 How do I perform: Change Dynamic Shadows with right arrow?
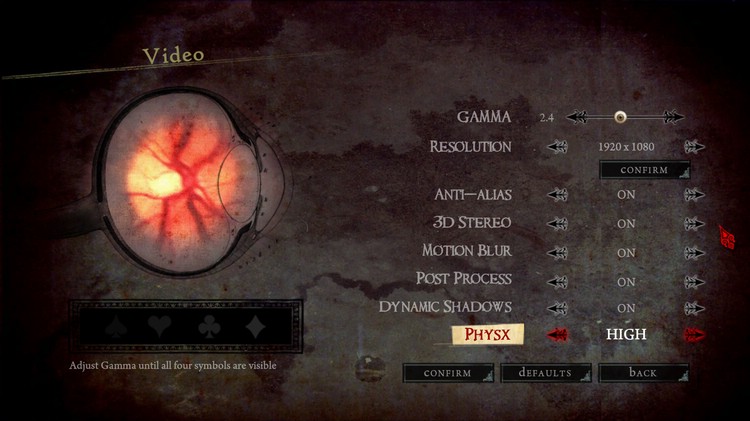pyautogui.click(x=695, y=308)
